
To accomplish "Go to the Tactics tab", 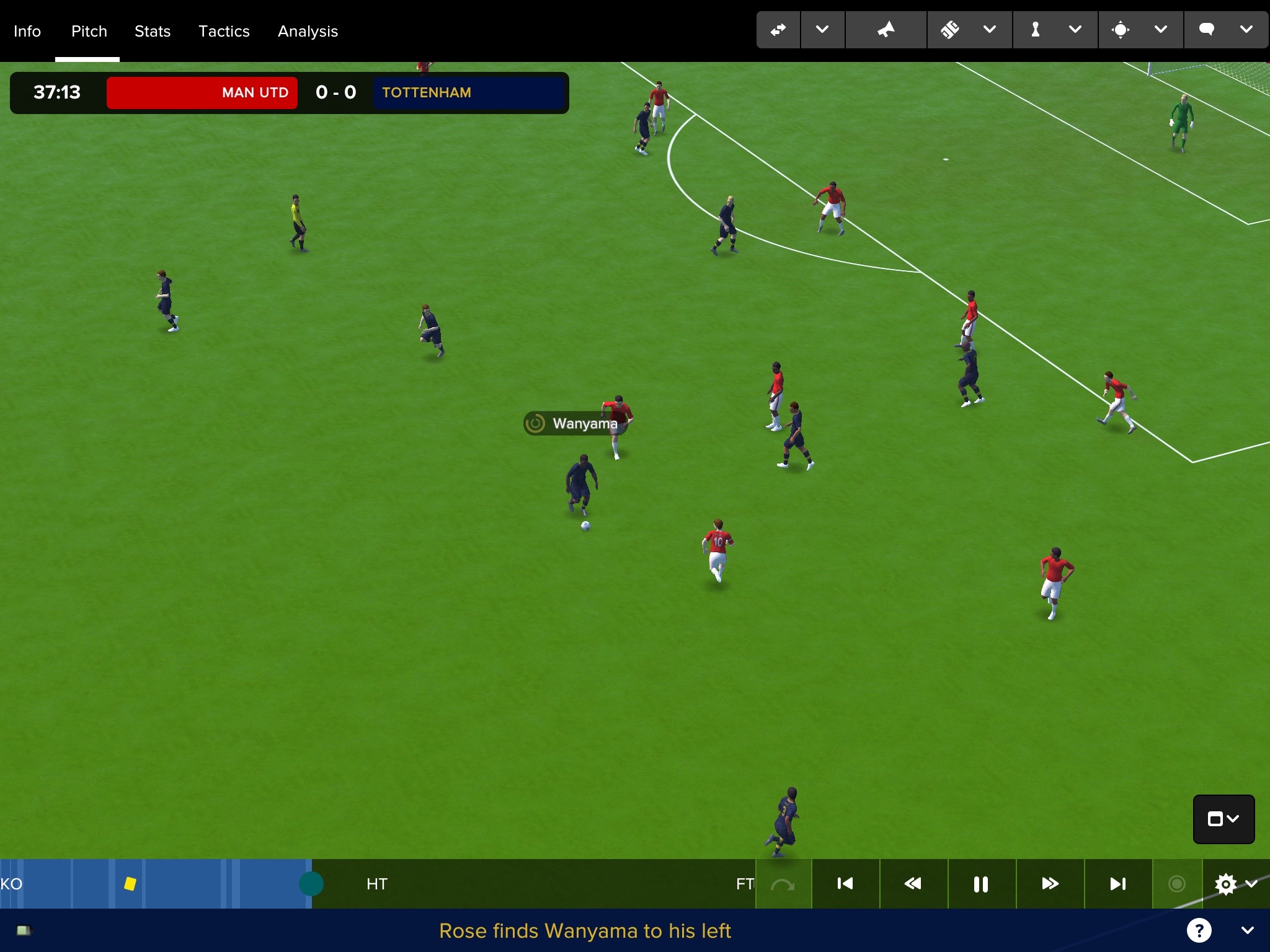I will pyautogui.click(x=224, y=31).
